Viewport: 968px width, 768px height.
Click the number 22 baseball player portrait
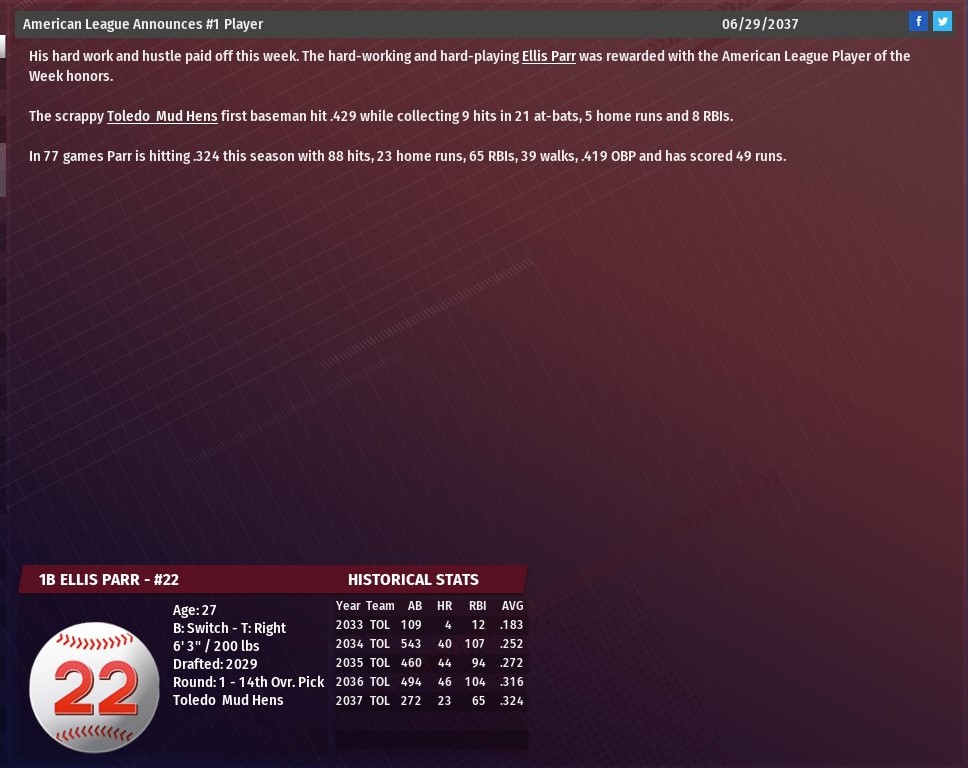(95, 687)
